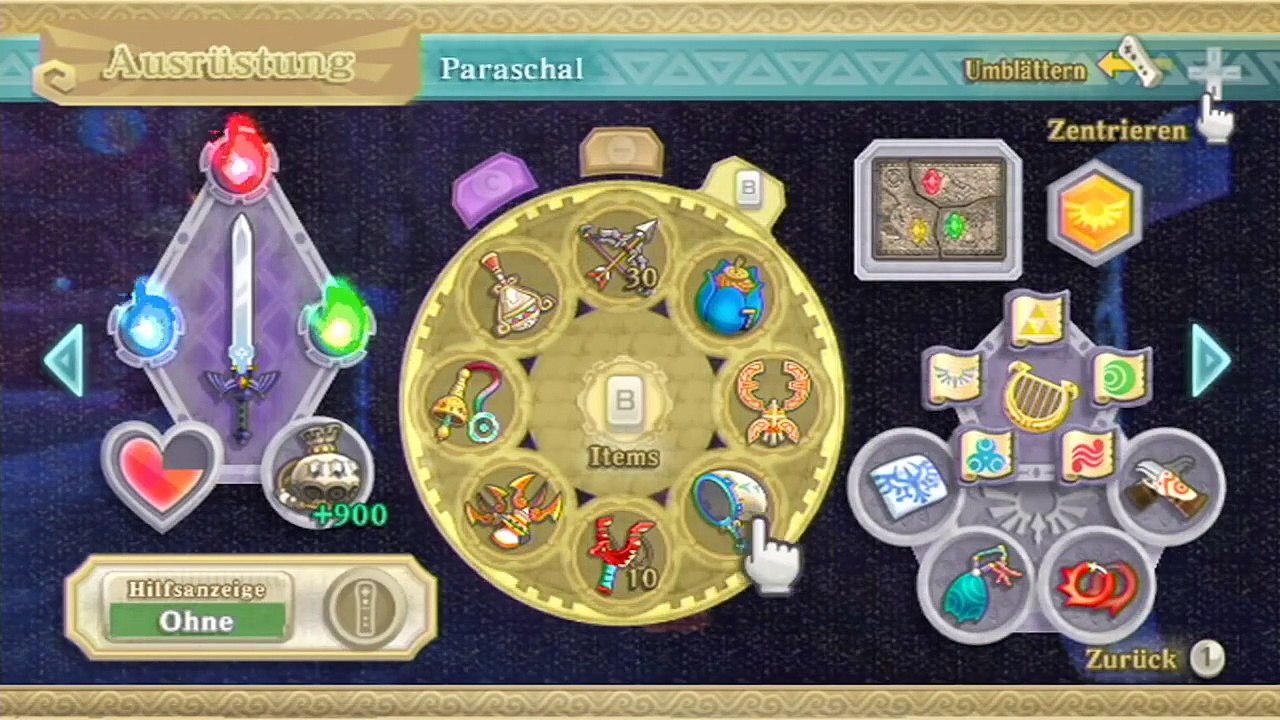Choose the blue water dragon scale
Viewport: 1280px width, 720px height.
(x=970, y=586)
